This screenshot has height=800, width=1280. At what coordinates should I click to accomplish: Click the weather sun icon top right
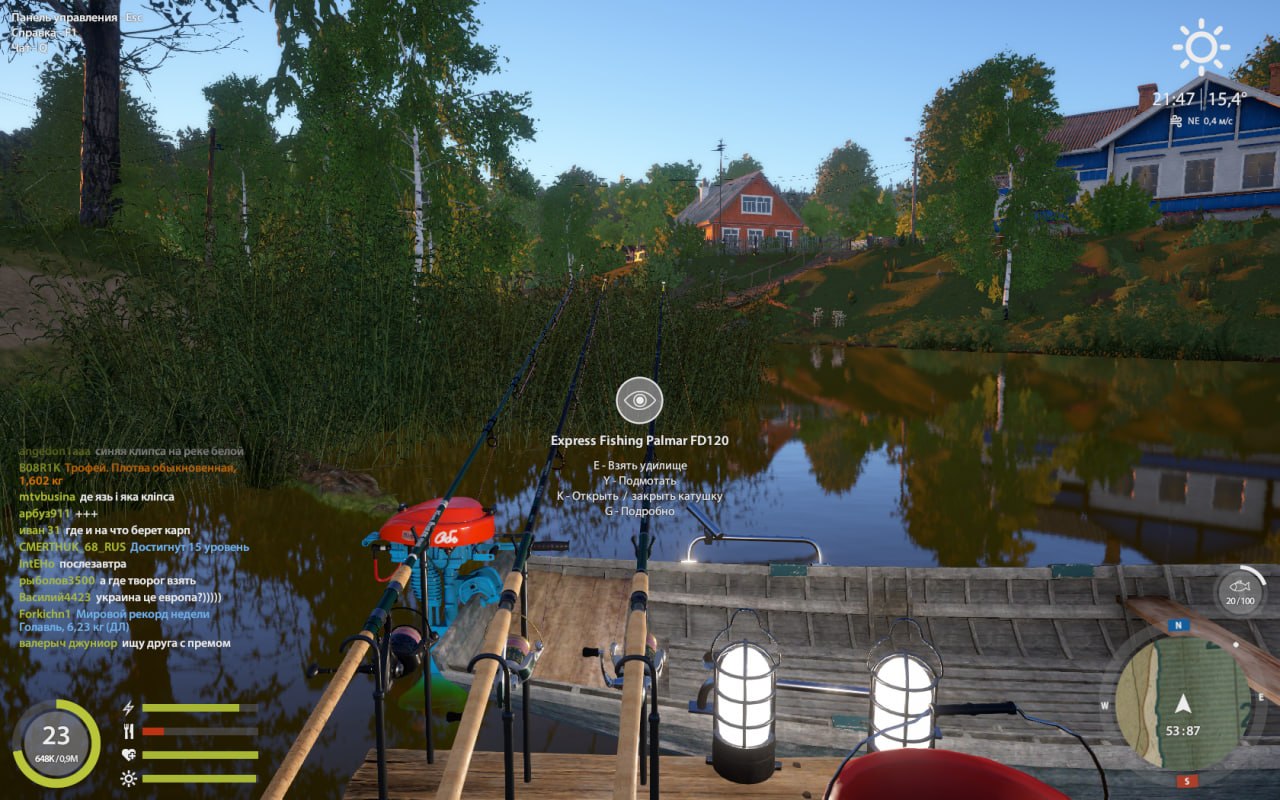point(1199,45)
